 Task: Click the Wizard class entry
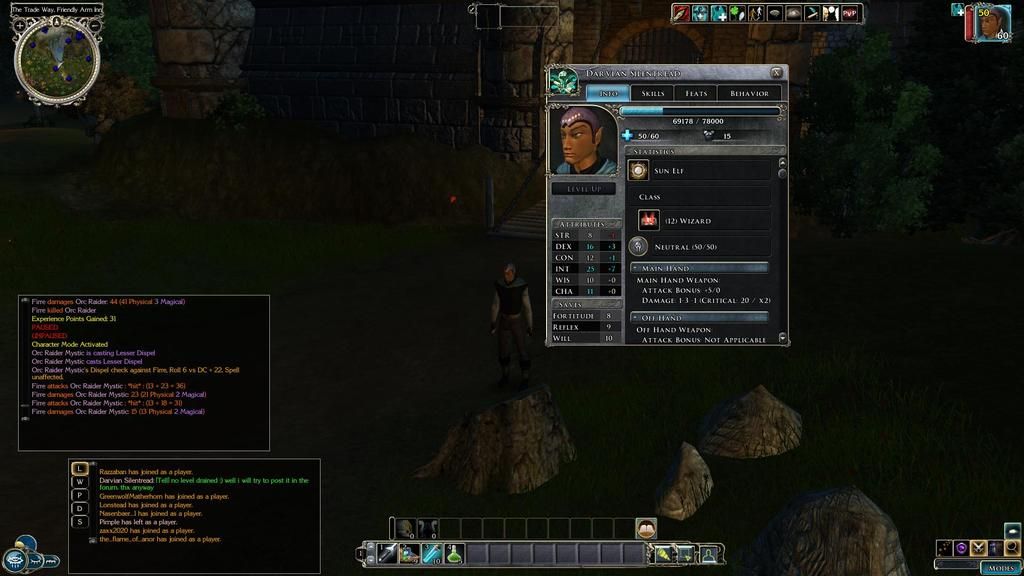703,220
